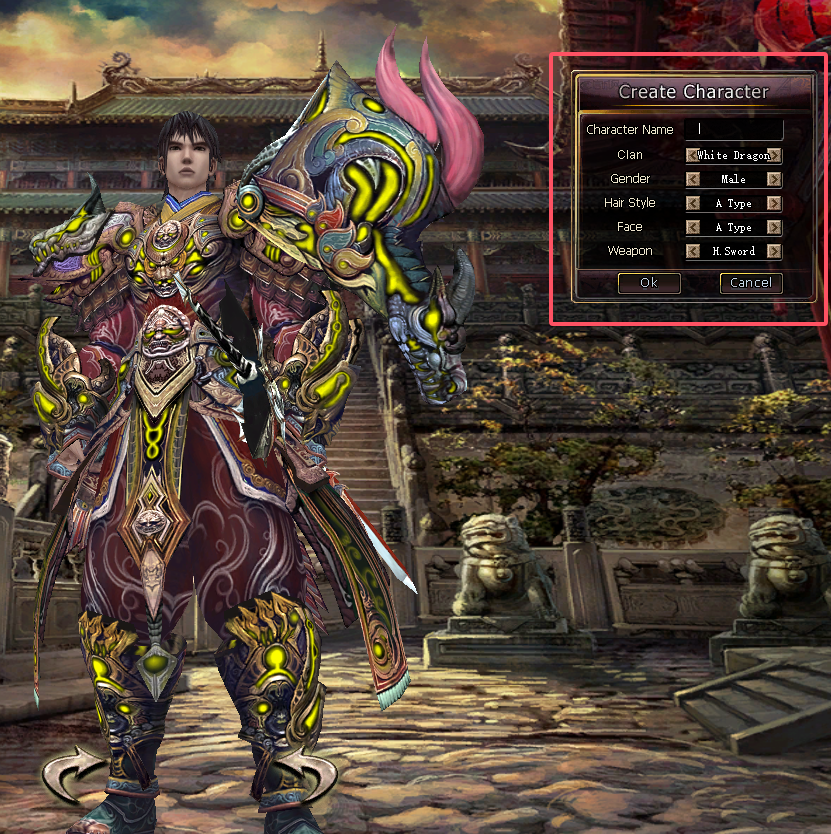The image size is (831, 834).
Task: Click the Character Name input field
Action: pos(734,129)
